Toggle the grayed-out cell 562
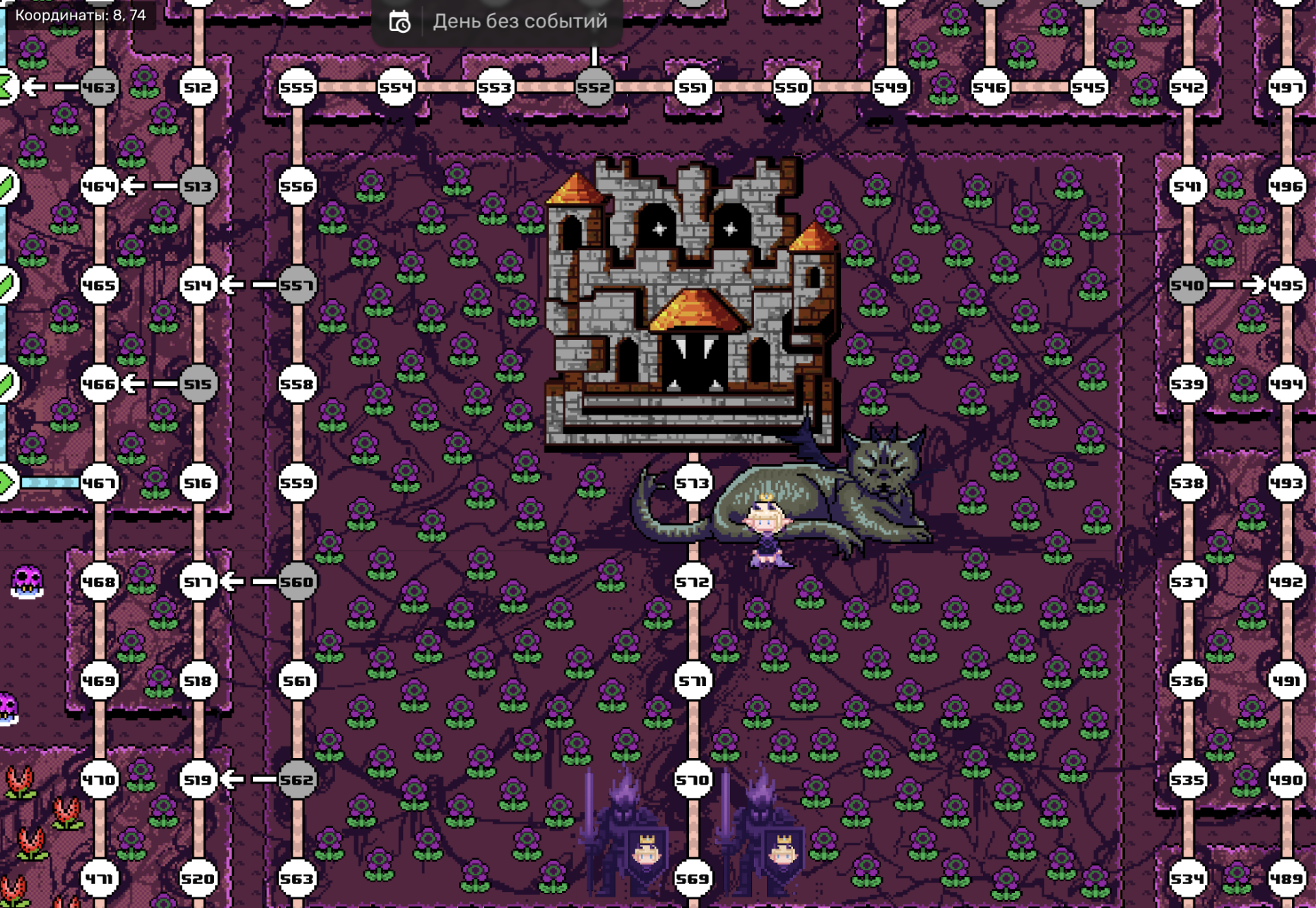This screenshot has width=1316, height=908. click(297, 778)
